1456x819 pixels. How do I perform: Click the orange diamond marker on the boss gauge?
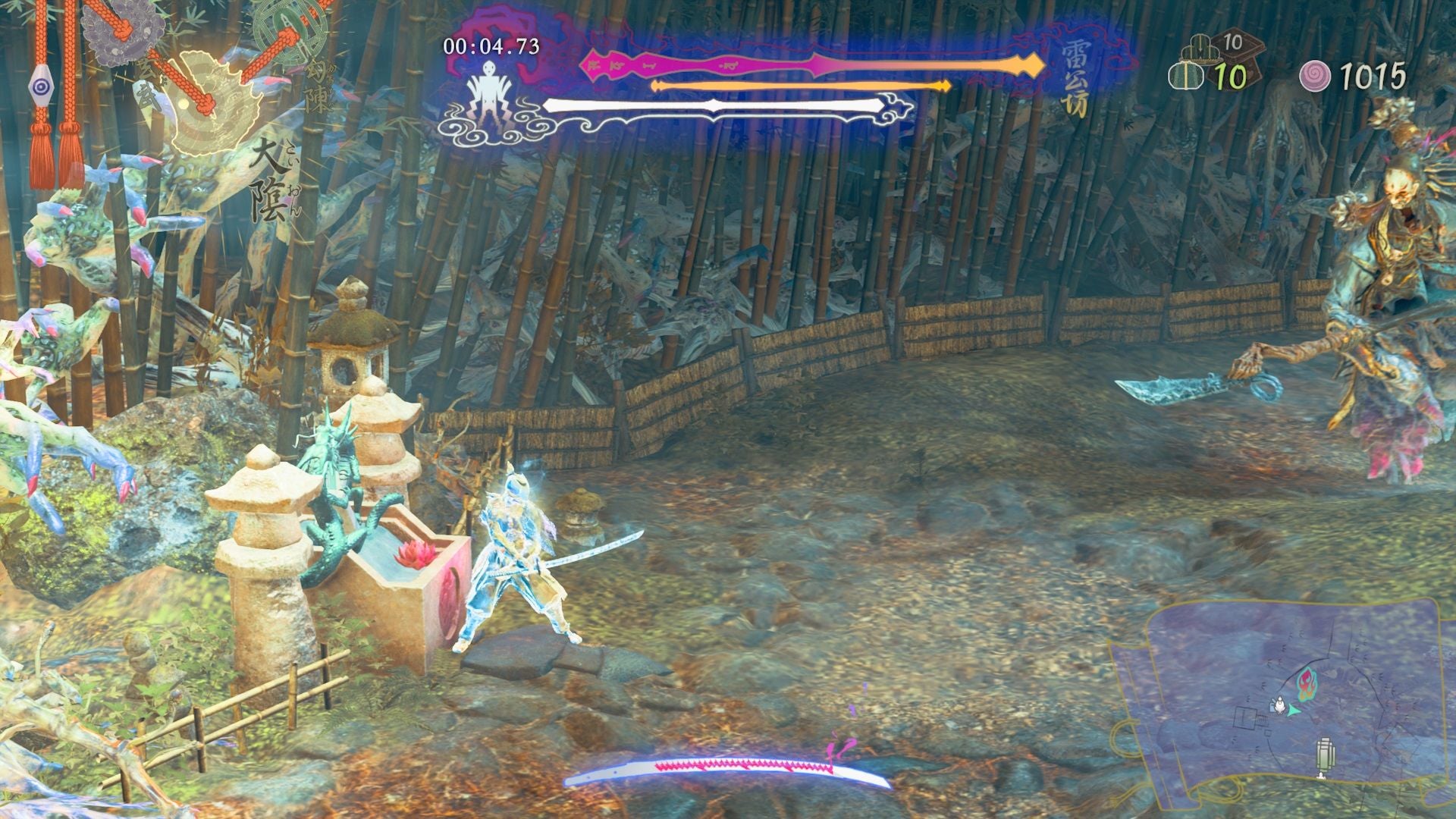coord(1033,65)
